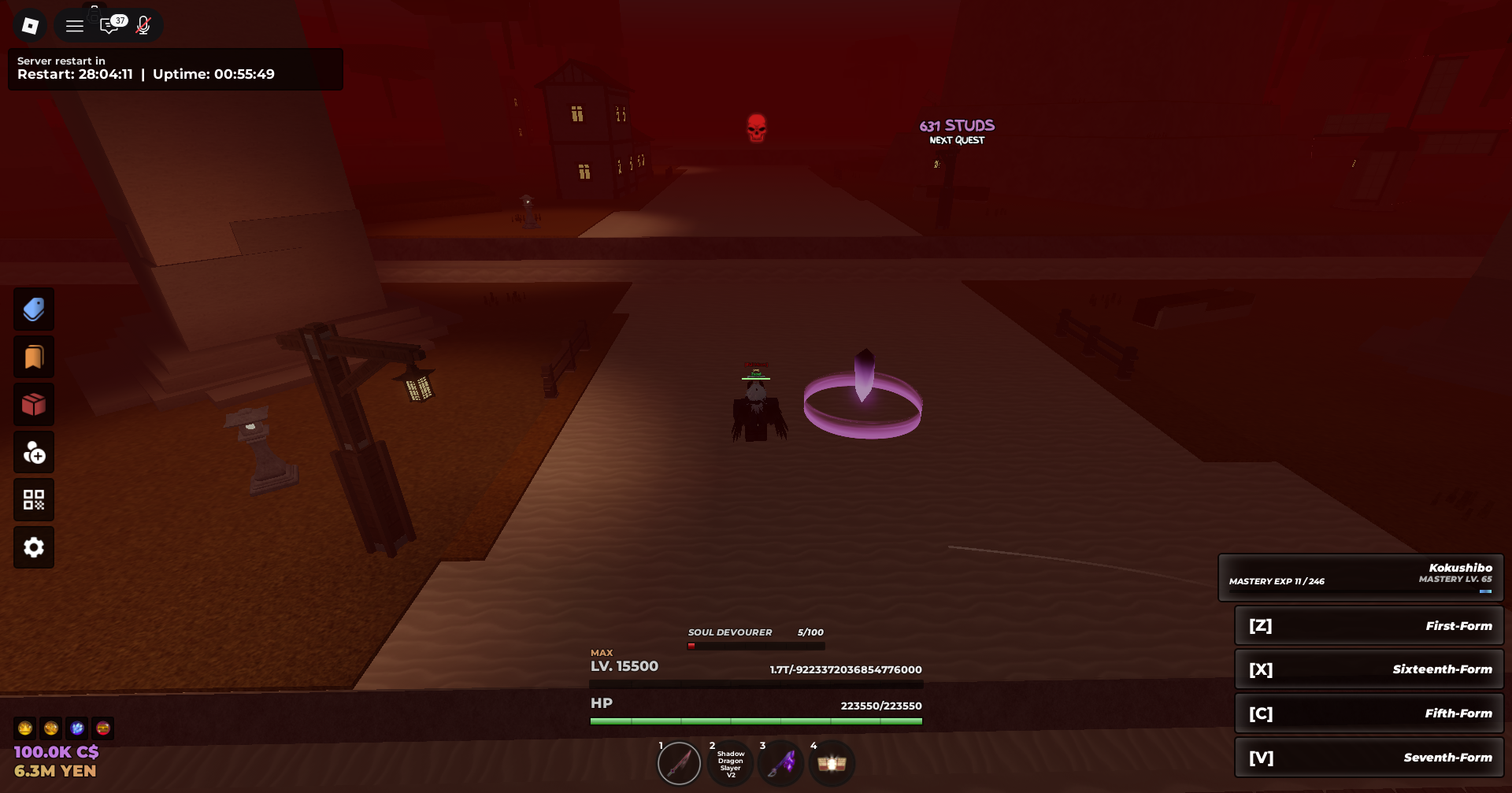The image size is (1512, 793).
Task: Activate the [X] Sixteenth-Form ability
Action: [x=1369, y=669]
